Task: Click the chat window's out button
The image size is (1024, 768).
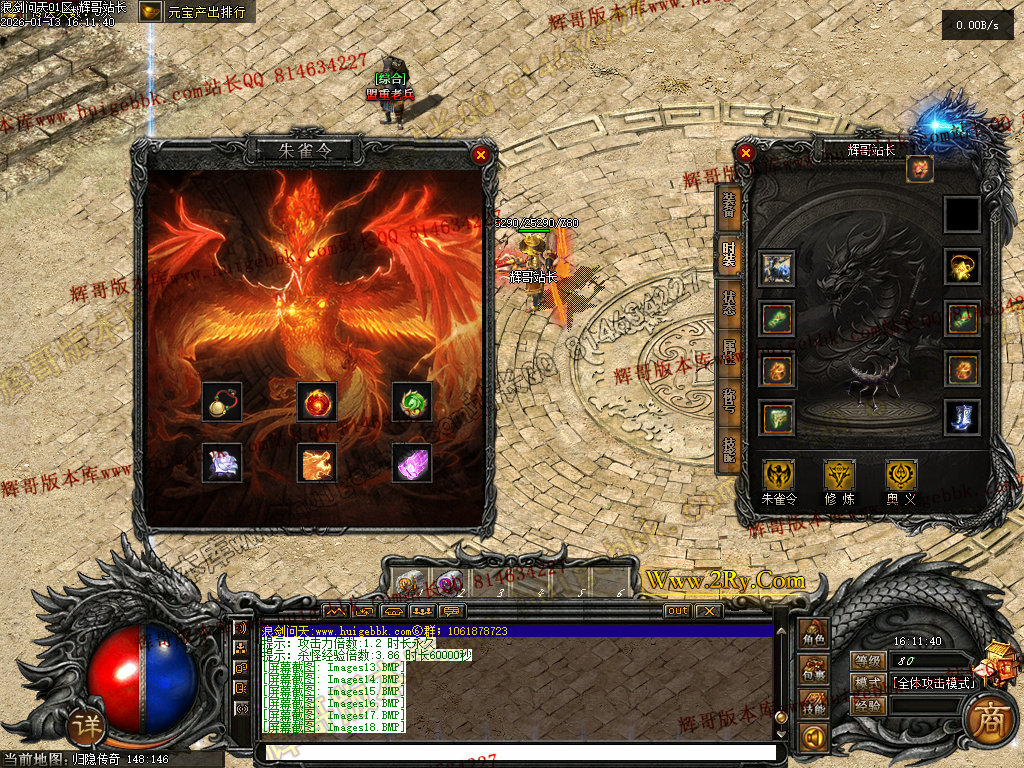Action: point(677,611)
